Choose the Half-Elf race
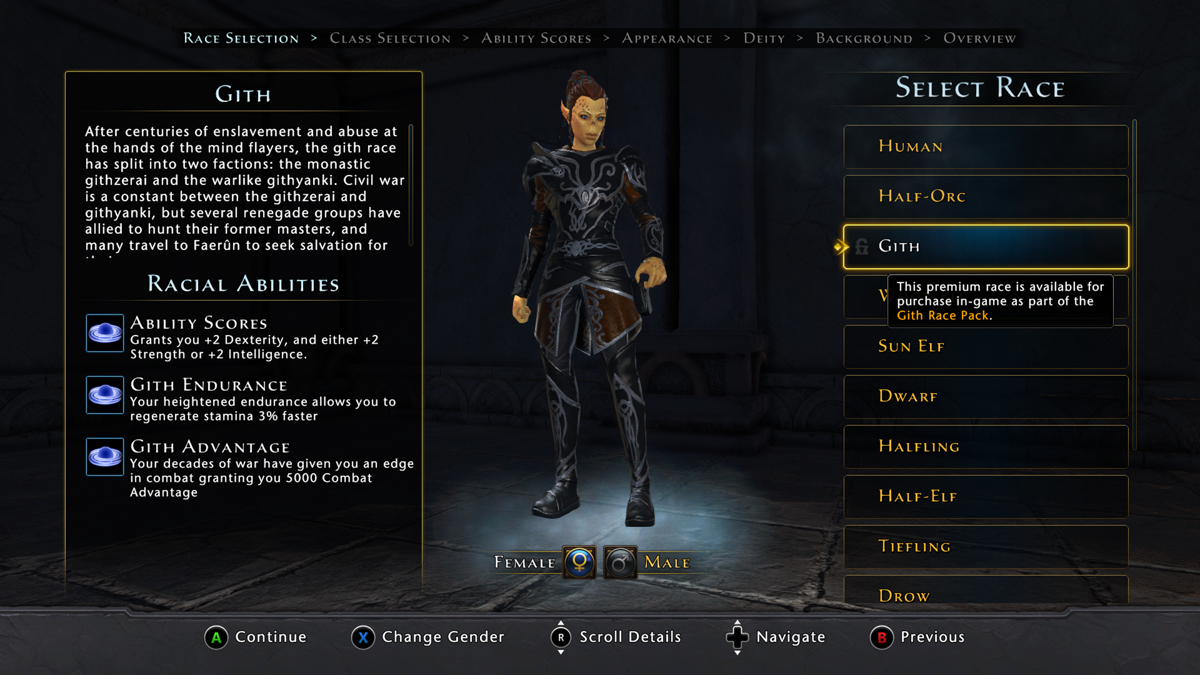The height and width of the screenshot is (675, 1200). (x=985, y=497)
